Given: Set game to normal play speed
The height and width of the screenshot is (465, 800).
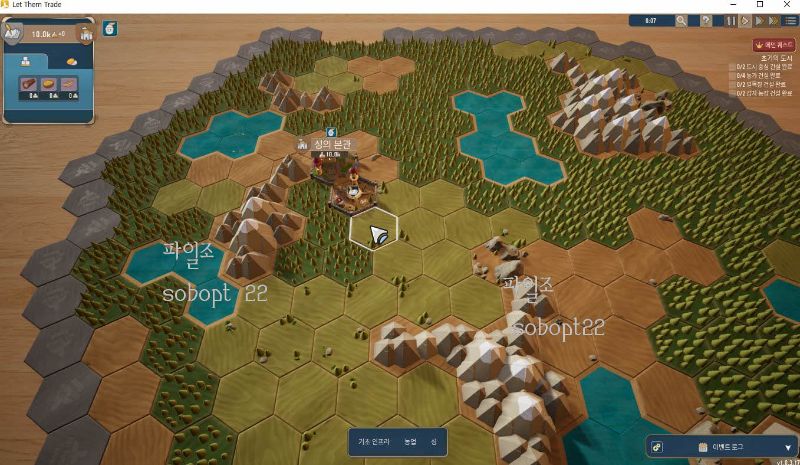Looking at the screenshot, I should pyautogui.click(x=745, y=20).
